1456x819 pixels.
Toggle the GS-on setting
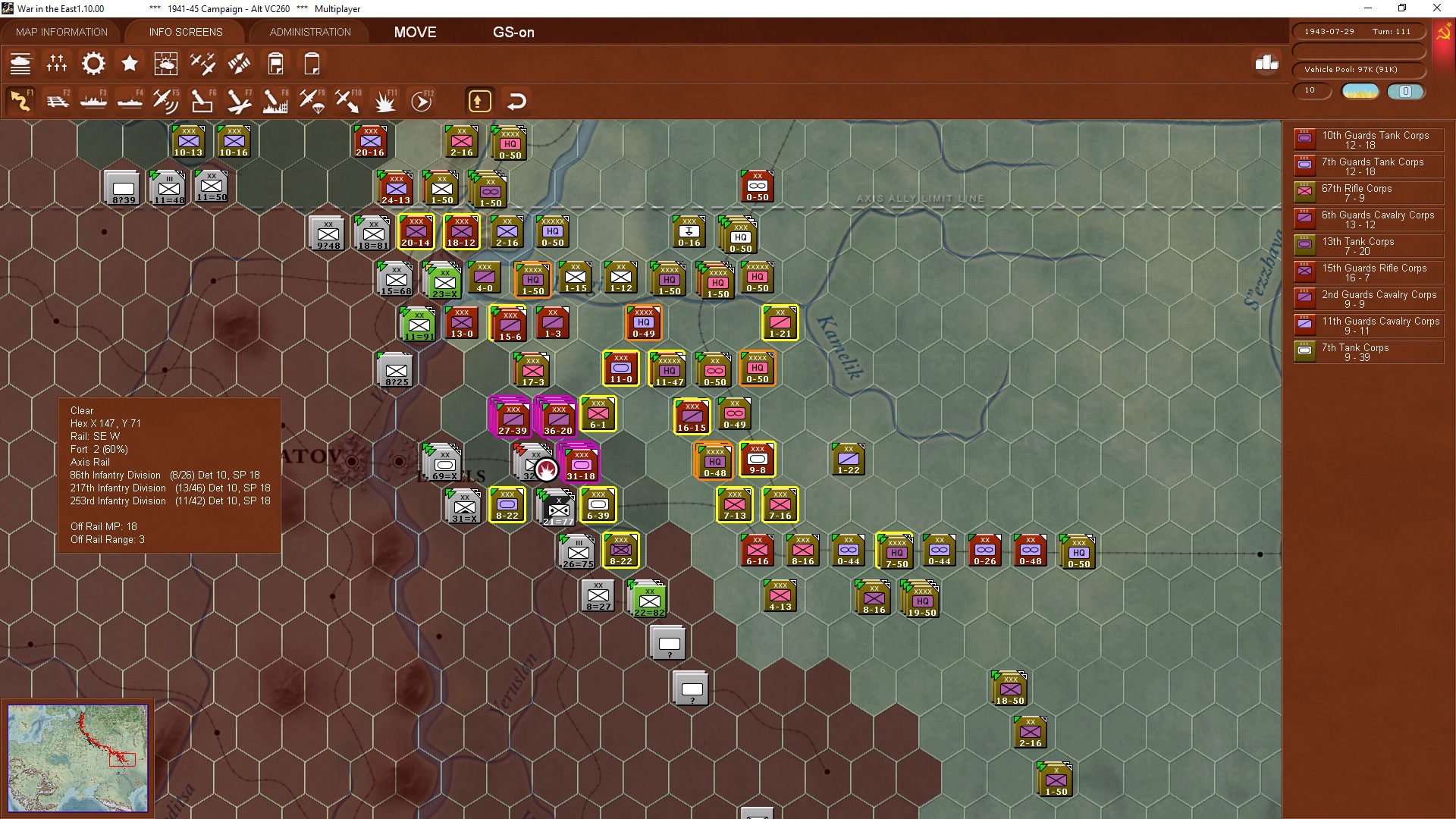(x=514, y=32)
